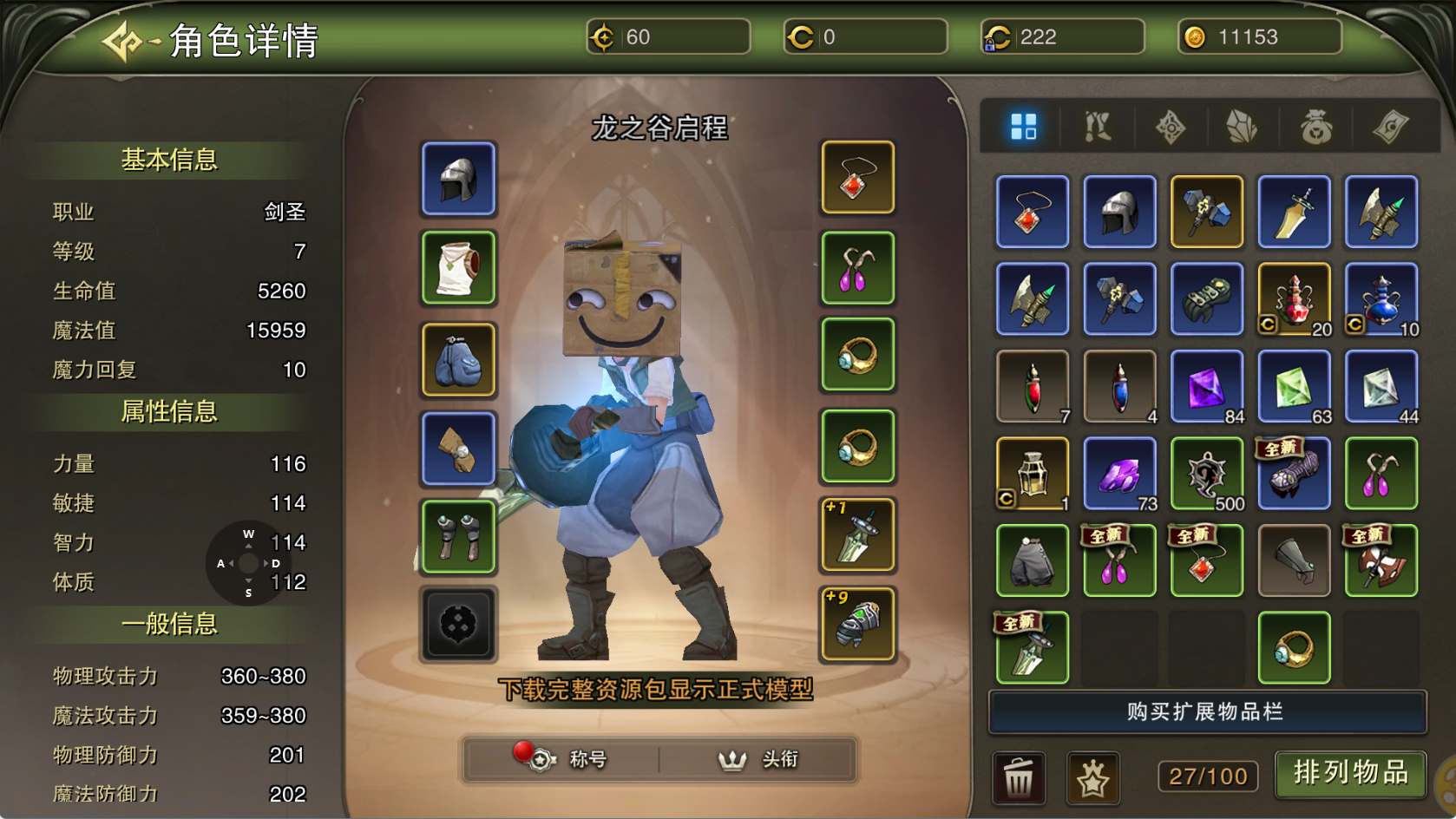The width and height of the screenshot is (1456, 819).
Task: Tap the trash can delete button
Action: [x=1019, y=777]
